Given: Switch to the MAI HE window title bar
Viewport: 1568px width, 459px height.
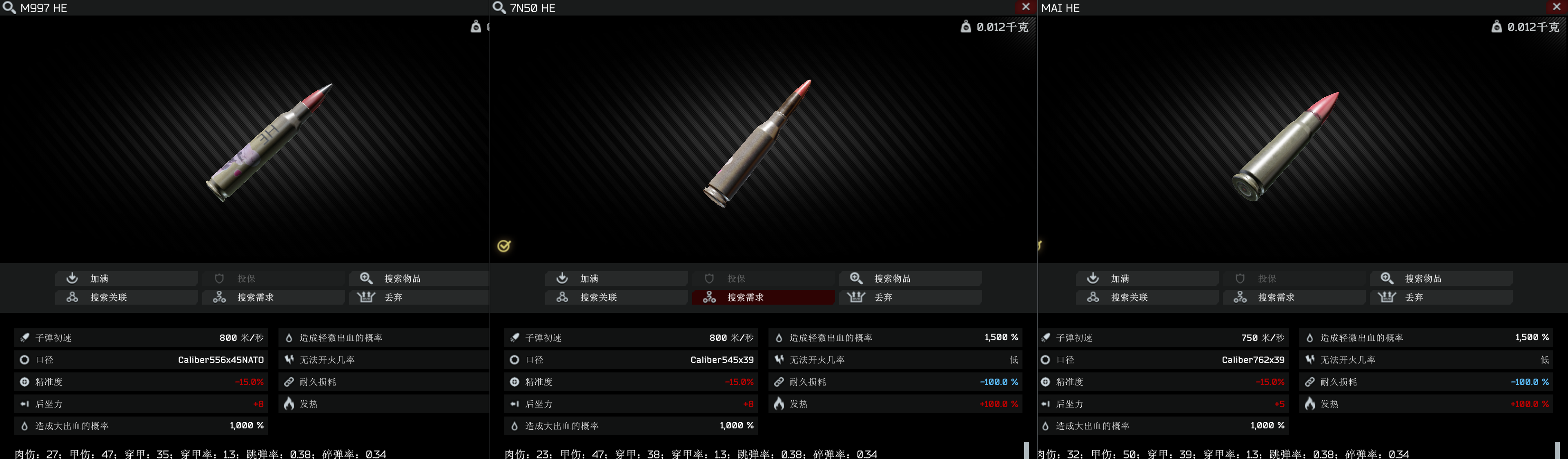Looking at the screenshot, I should (1060, 8).
